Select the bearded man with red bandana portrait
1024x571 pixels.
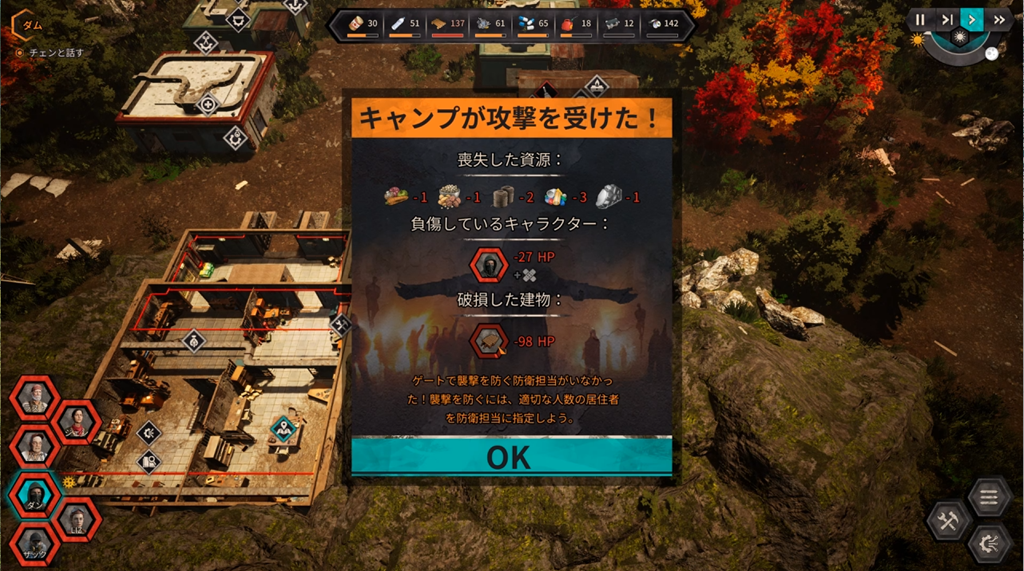36,396
